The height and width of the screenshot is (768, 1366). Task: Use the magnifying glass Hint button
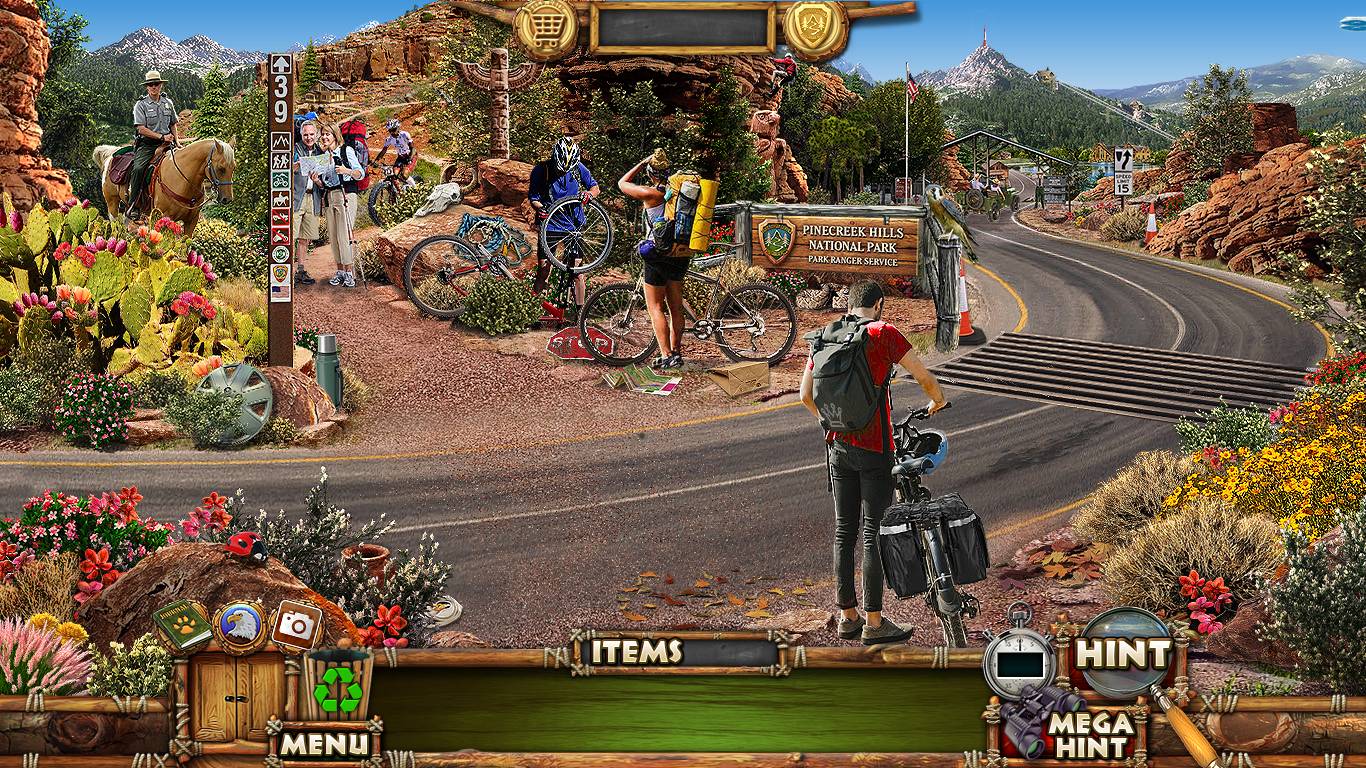tap(1124, 655)
